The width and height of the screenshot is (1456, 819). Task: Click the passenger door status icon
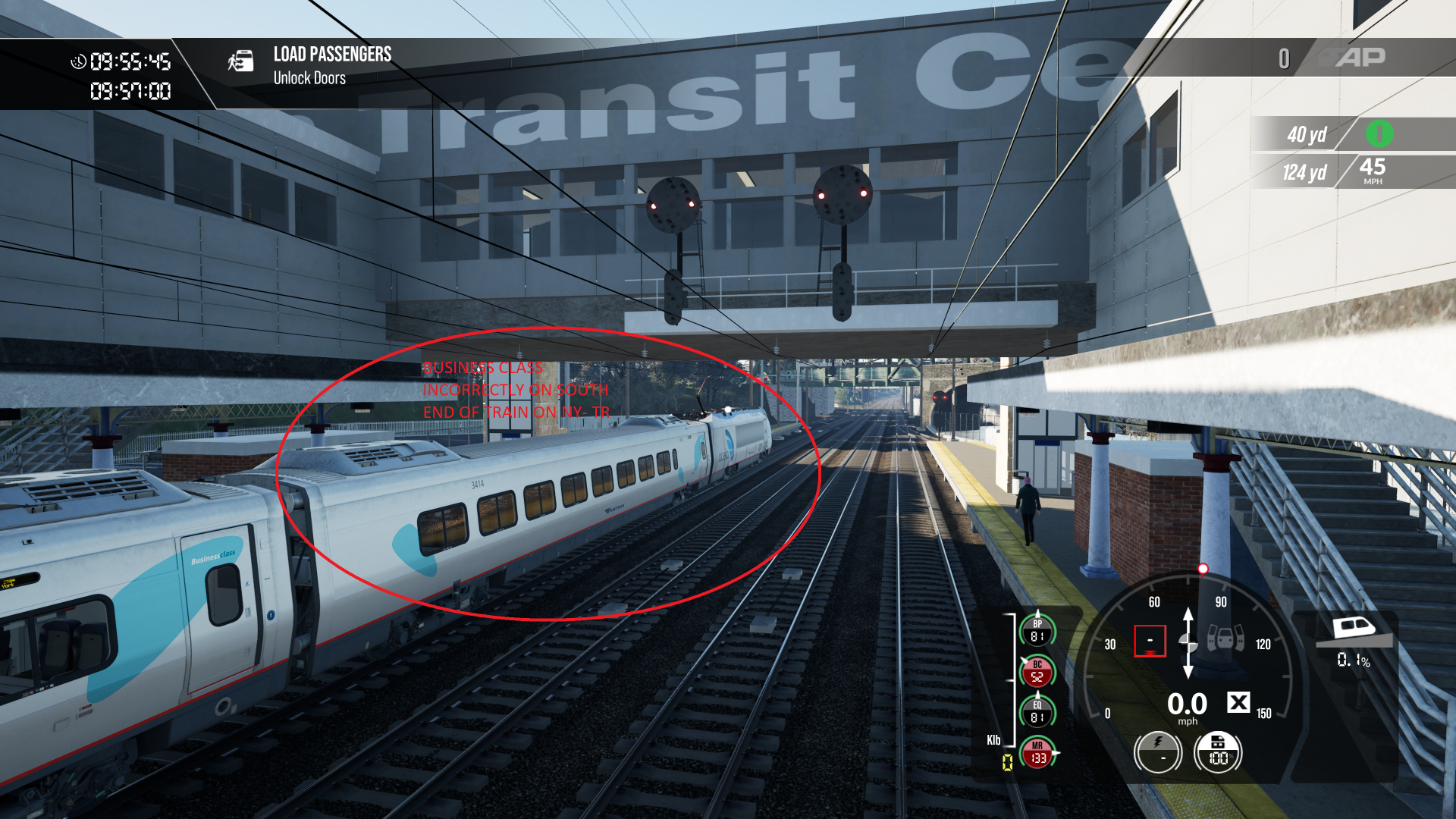point(1225,638)
